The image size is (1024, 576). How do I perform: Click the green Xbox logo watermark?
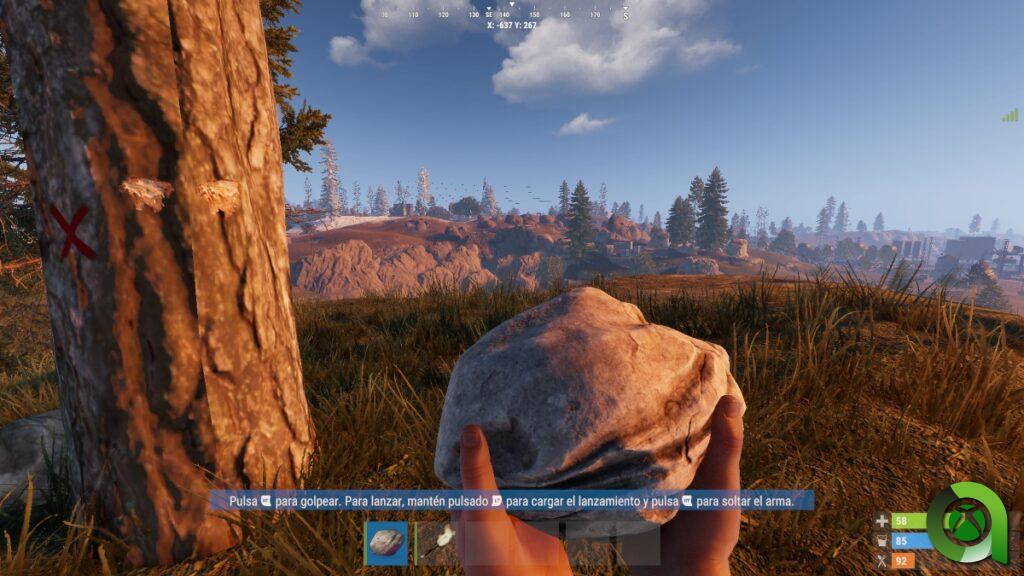967,524
